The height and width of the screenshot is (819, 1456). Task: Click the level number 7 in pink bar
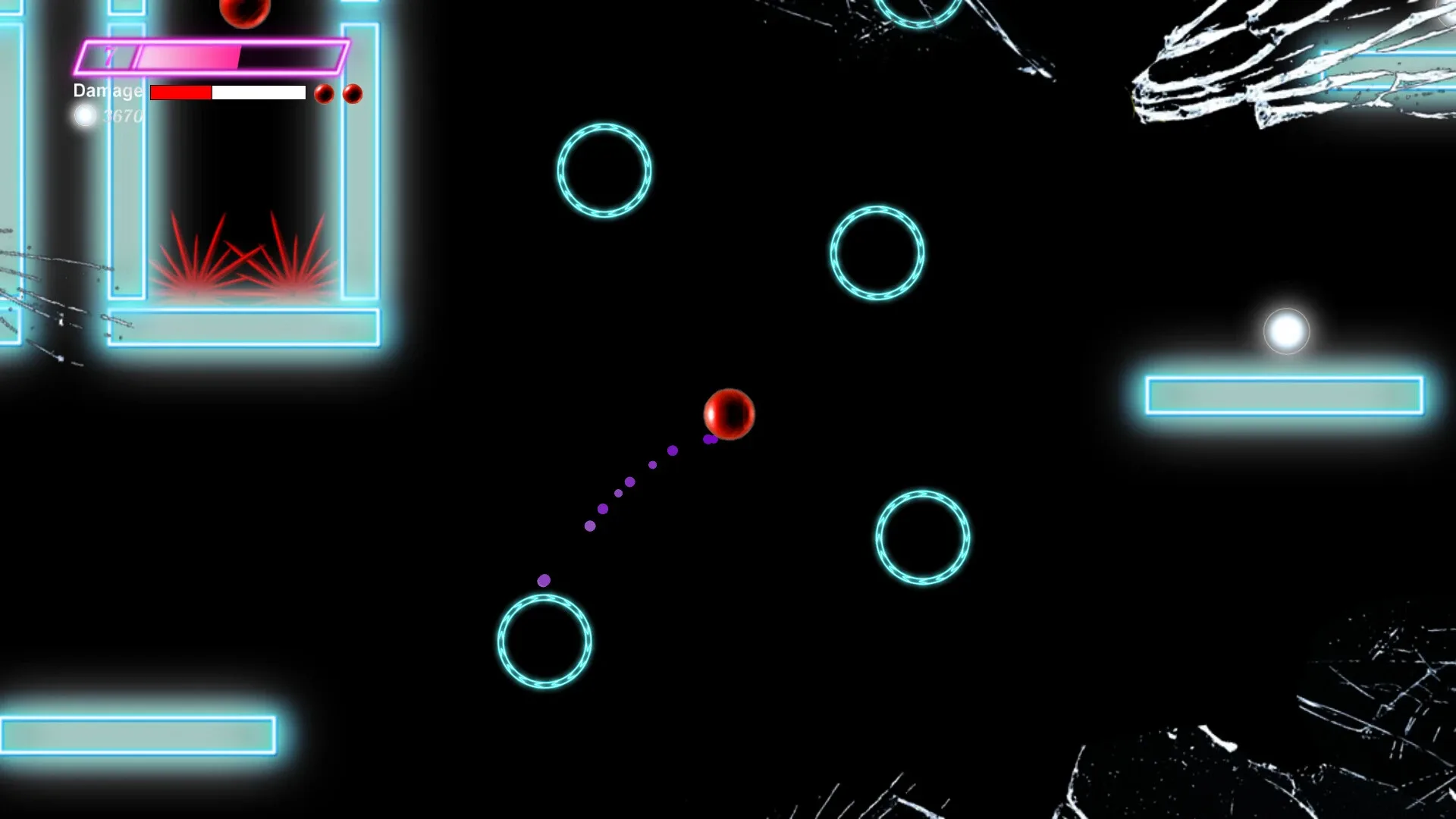108,55
